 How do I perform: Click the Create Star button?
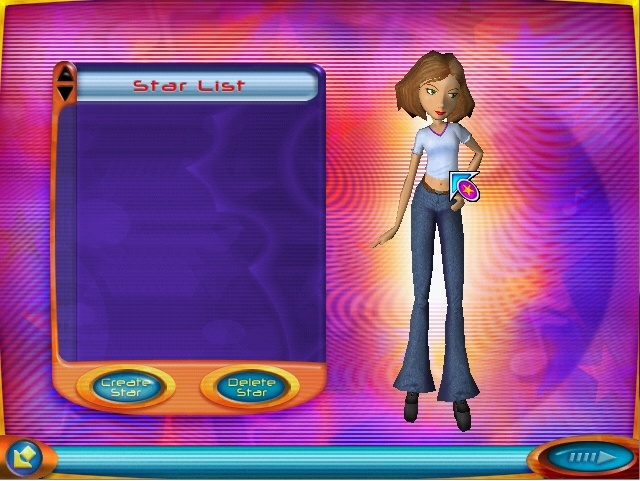[x=126, y=387]
